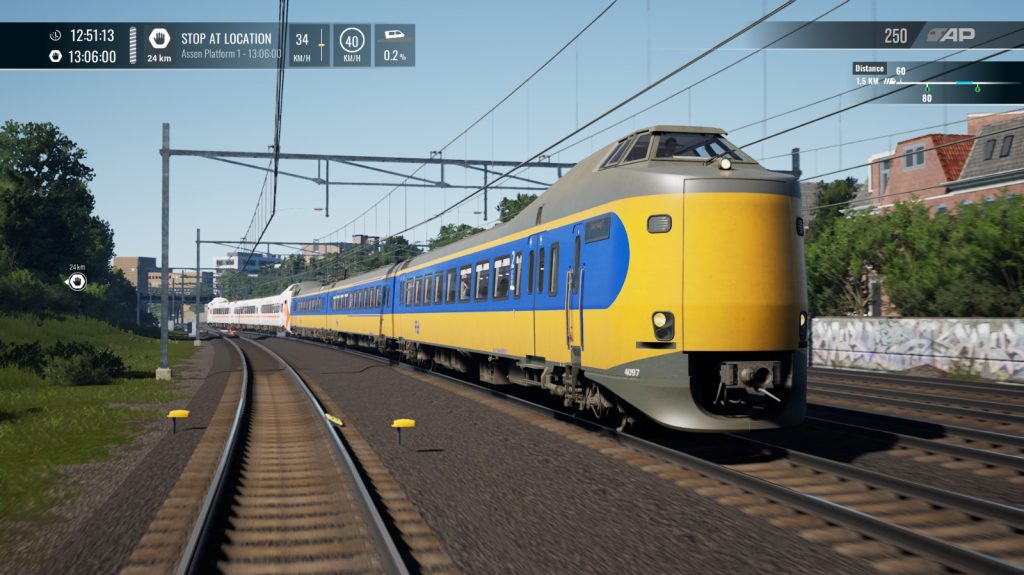The height and width of the screenshot is (575, 1024).
Task: Click the stop hand objective icon
Action: [x=159, y=39]
